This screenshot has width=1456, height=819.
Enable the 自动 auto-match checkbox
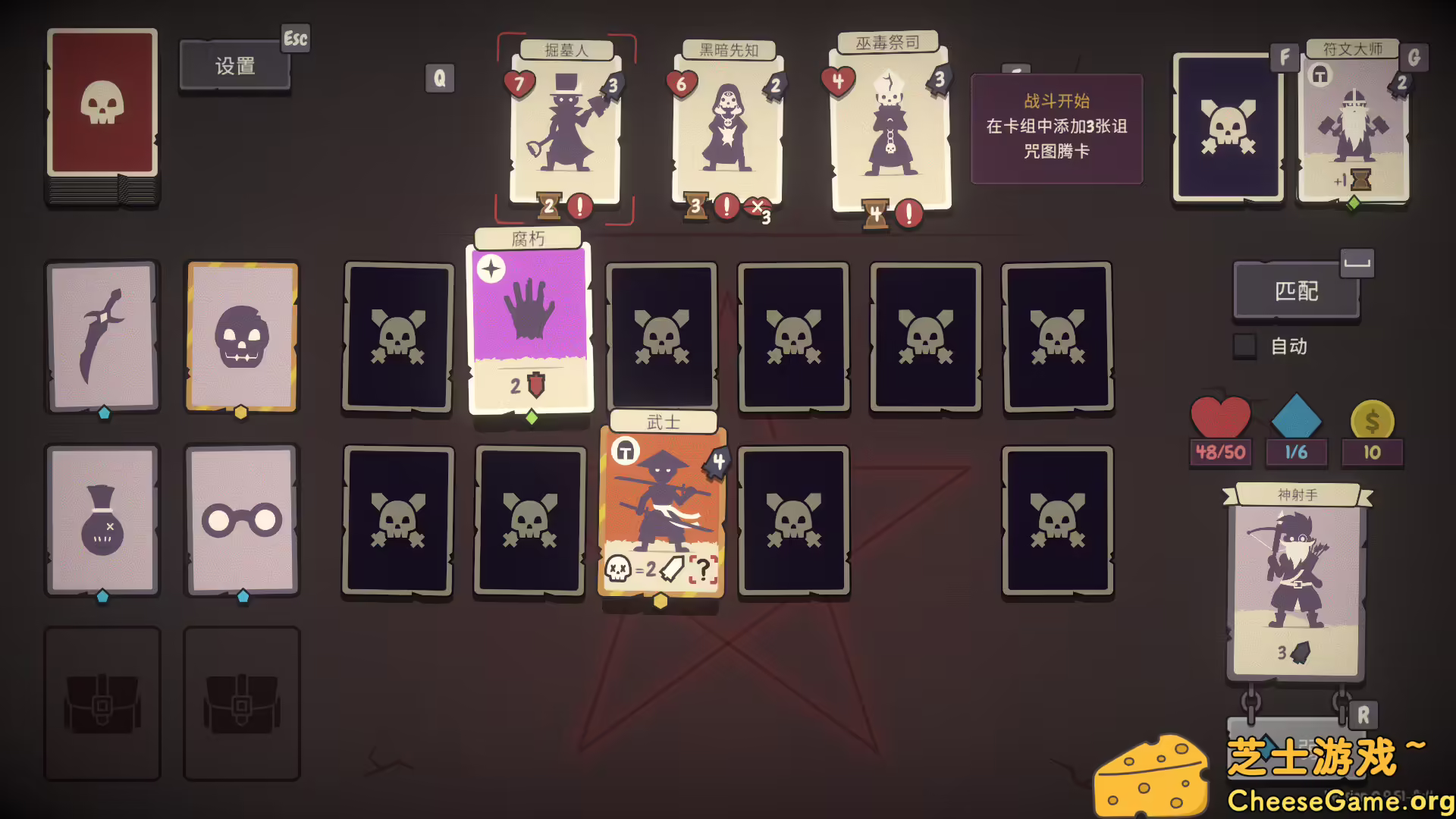[1244, 345]
